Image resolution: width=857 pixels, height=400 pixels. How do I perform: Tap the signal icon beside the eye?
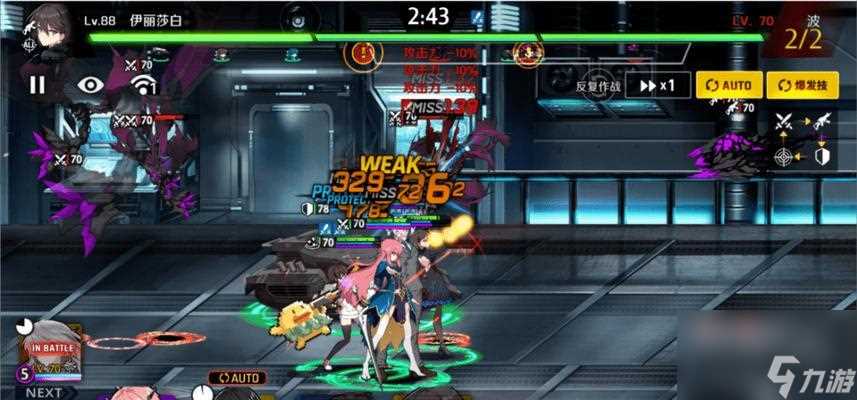pyautogui.click(x=143, y=85)
